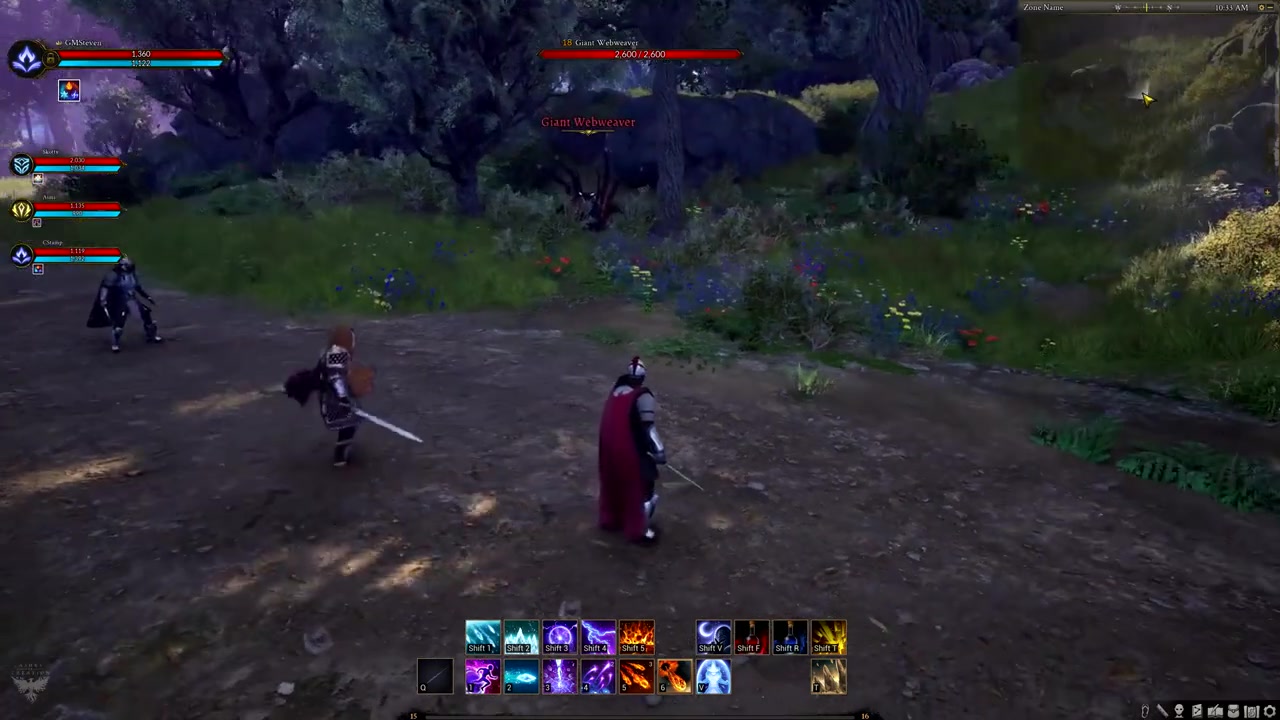Activate the crescent moon ability on Shift V
Screen dimensions: 1280x720
713,636
